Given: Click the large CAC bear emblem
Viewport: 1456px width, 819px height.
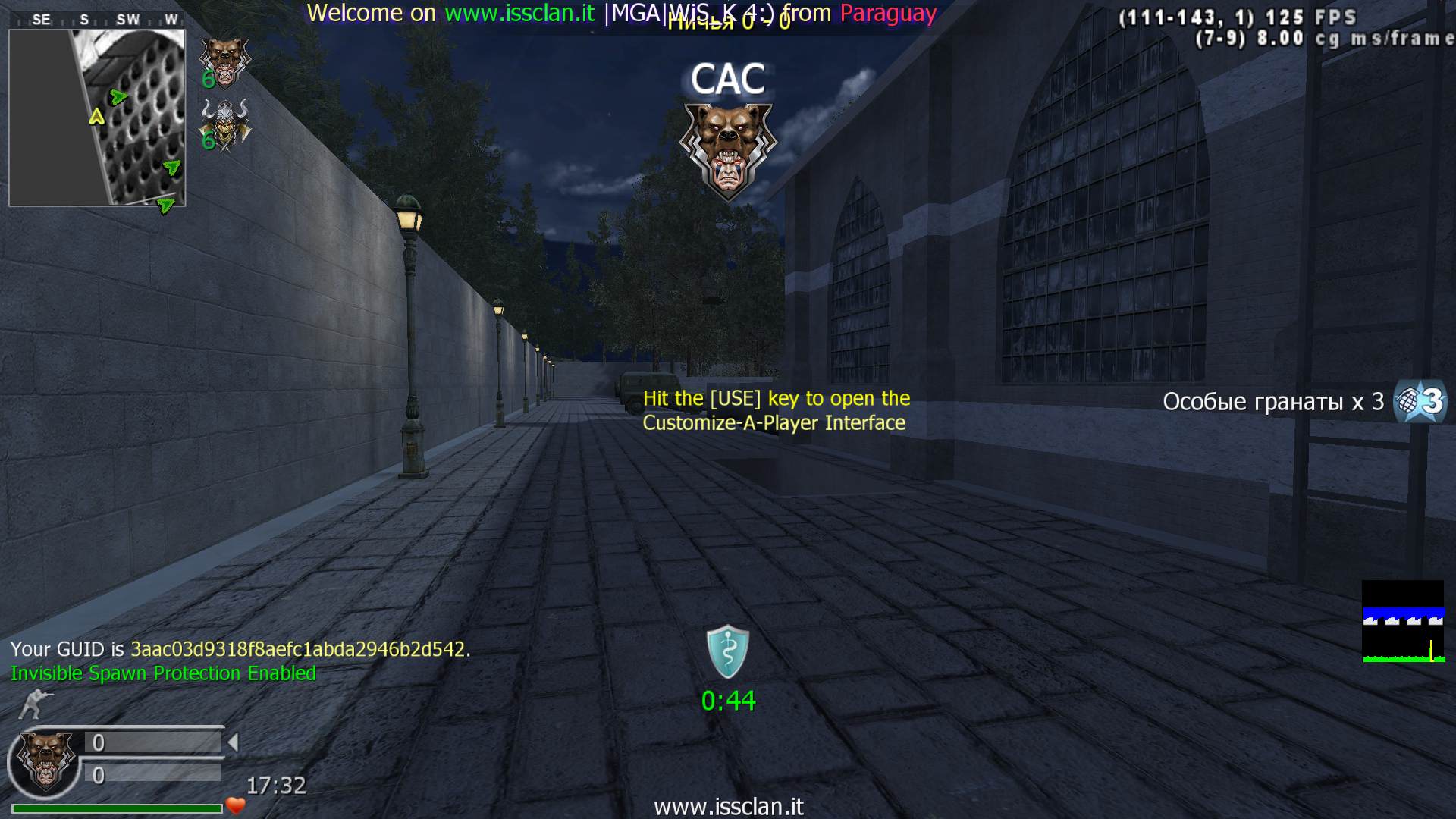Looking at the screenshot, I should point(728,150).
